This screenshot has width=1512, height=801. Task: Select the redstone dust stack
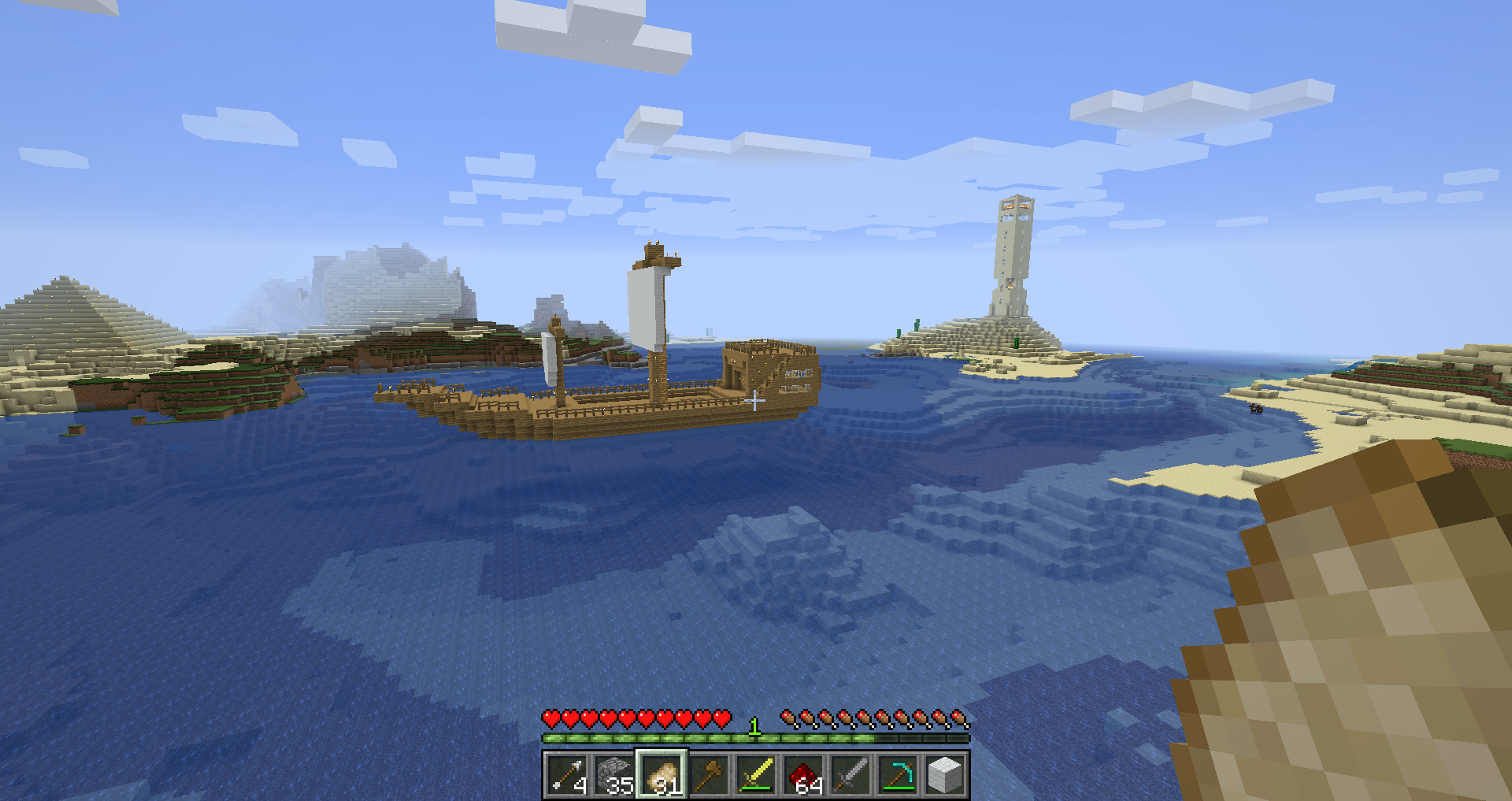click(803, 775)
